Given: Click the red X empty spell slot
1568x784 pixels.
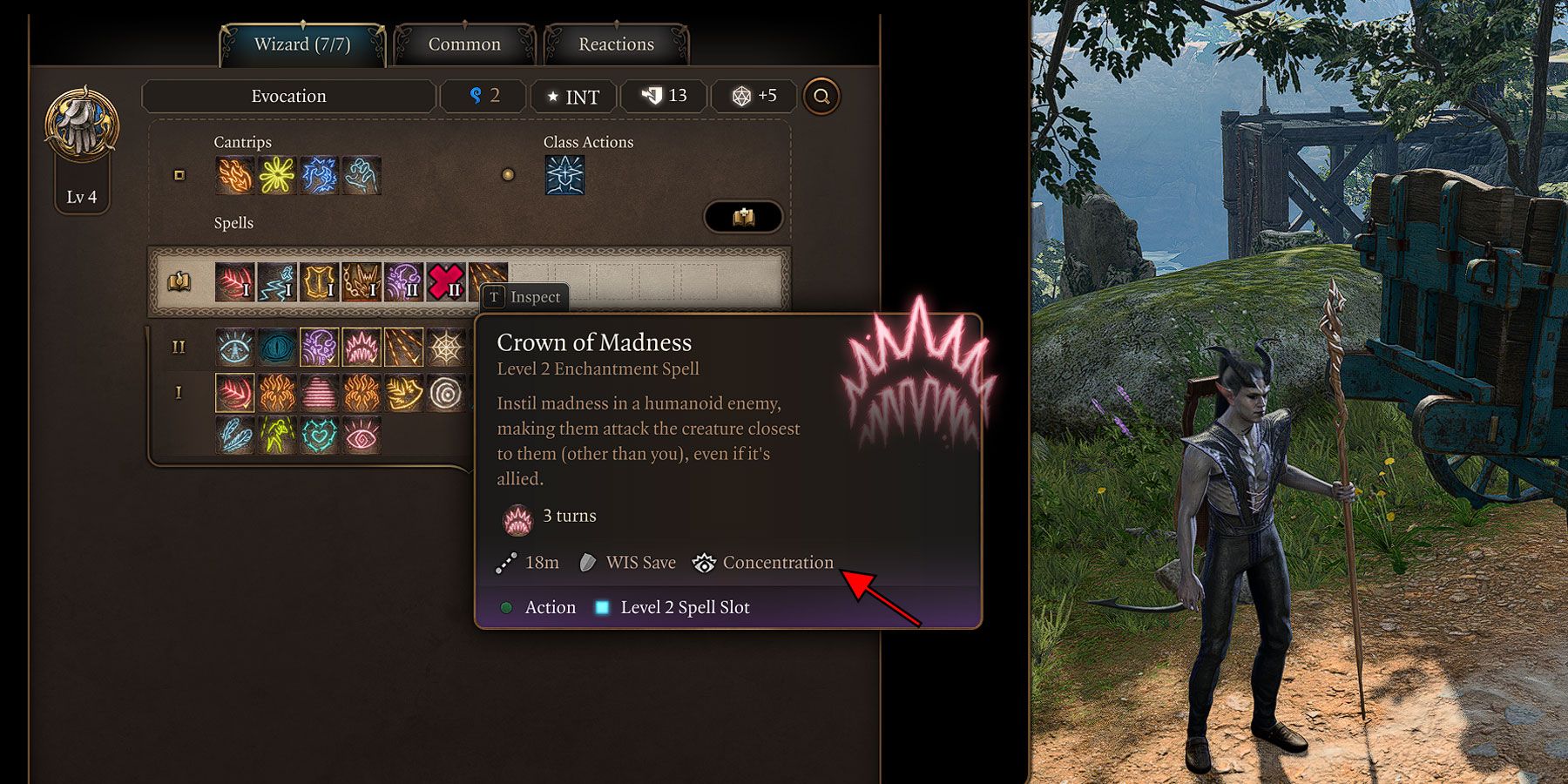Looking at the screenshot, I should [444, 281].
